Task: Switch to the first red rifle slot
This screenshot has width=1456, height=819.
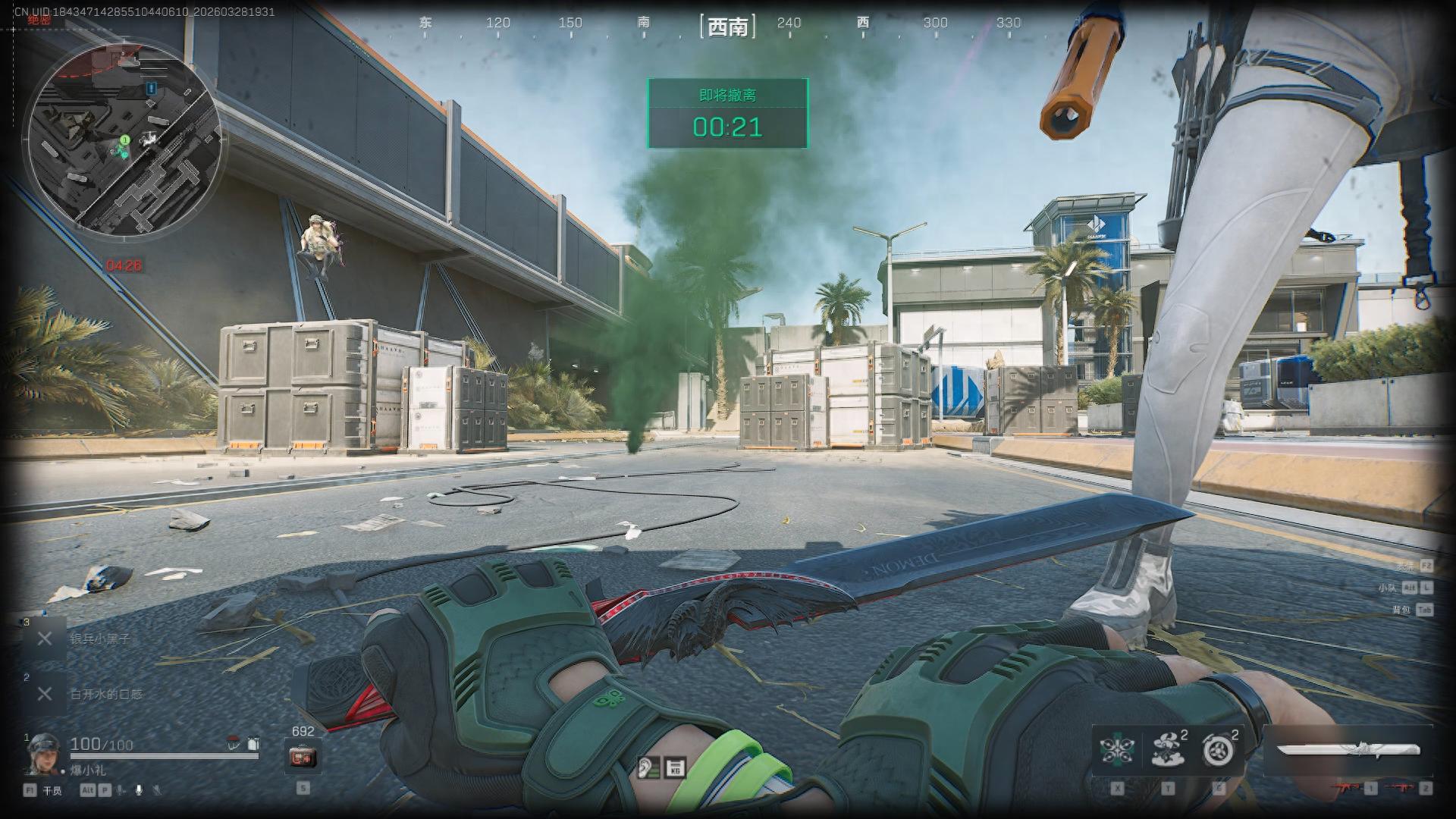Action: click(1349, 789)
